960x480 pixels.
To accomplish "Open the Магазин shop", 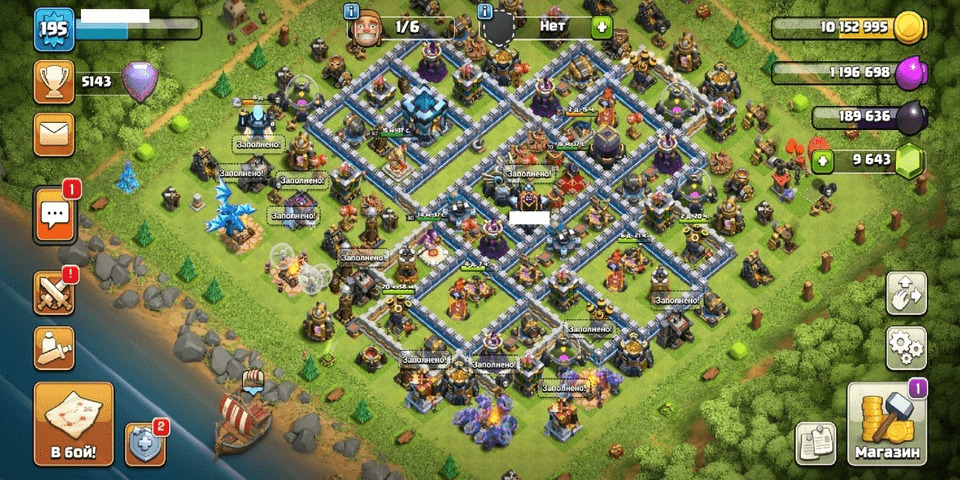I will (x=886, y=424).
